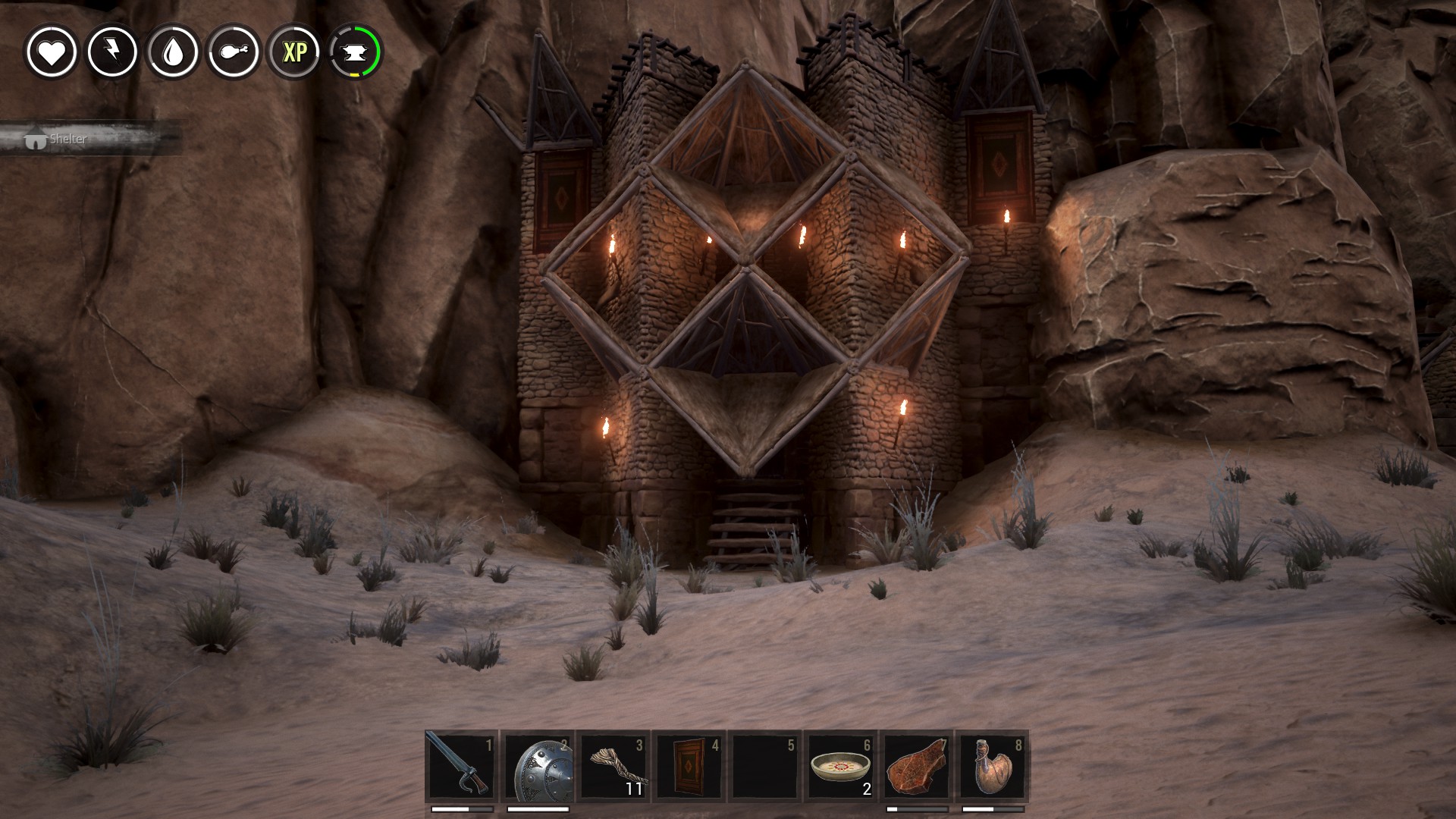The image size is (1456, 819).
Task: Equip the round metal shield slot
Action: tap(538, 766)
